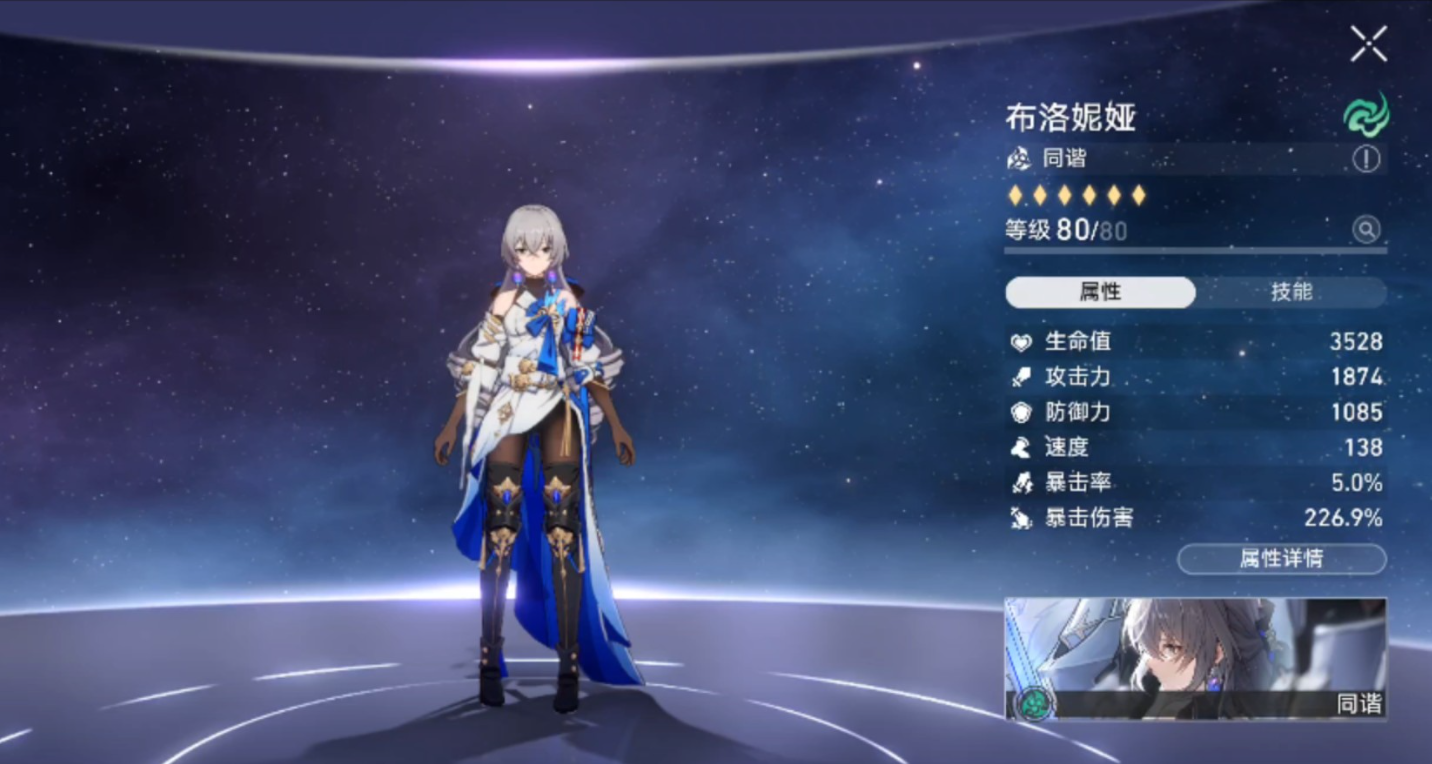Viewport: 1432px width, 764px height.
Task: Open the 同谐 light cone thumbnail
Action: tap(1195, 658)
